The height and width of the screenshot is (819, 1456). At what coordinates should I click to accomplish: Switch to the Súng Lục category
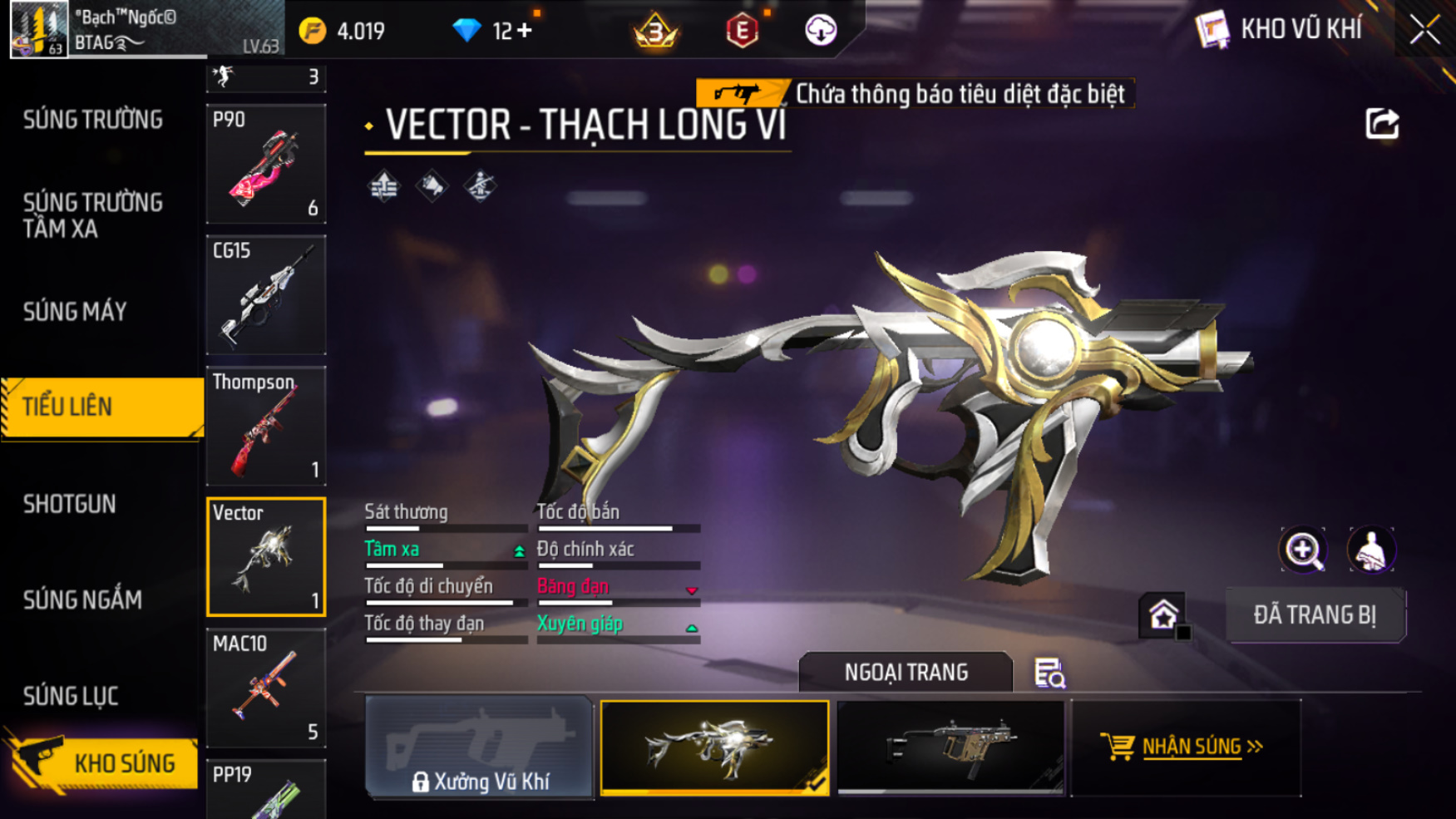pyautogui.click(x=71, y=696)
